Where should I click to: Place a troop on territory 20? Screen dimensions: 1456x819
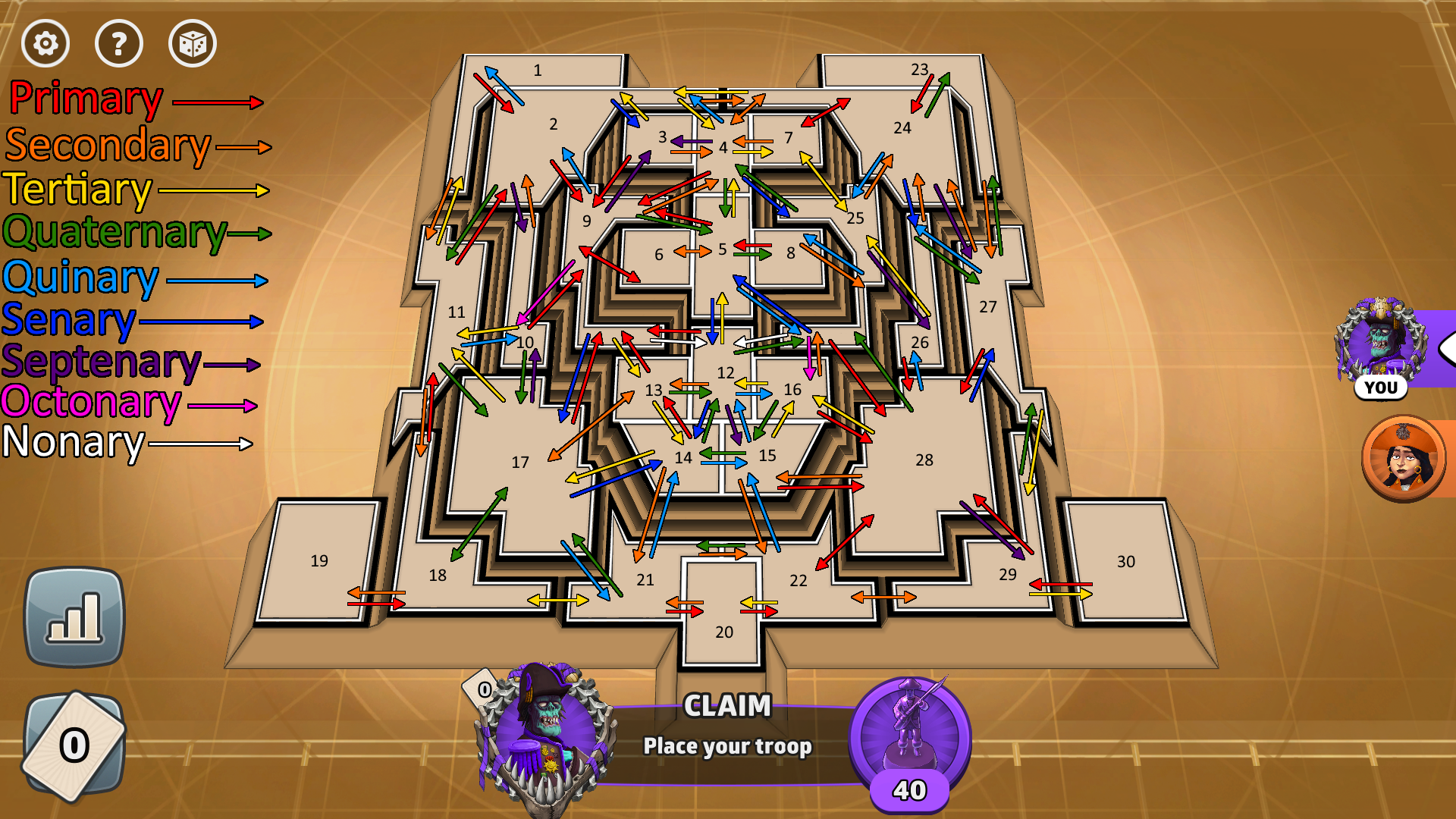coord(723,632)
